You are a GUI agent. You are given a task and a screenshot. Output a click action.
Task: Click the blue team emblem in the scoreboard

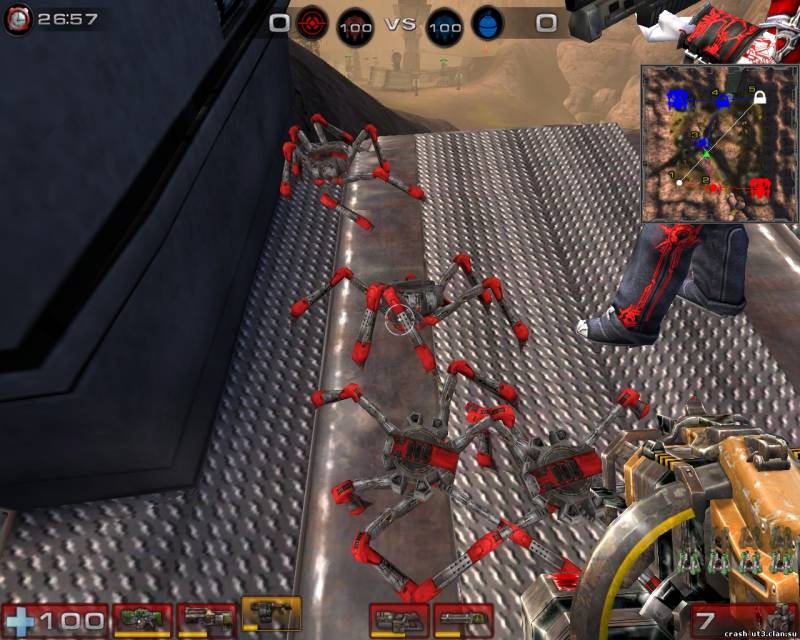click(486, 23)
